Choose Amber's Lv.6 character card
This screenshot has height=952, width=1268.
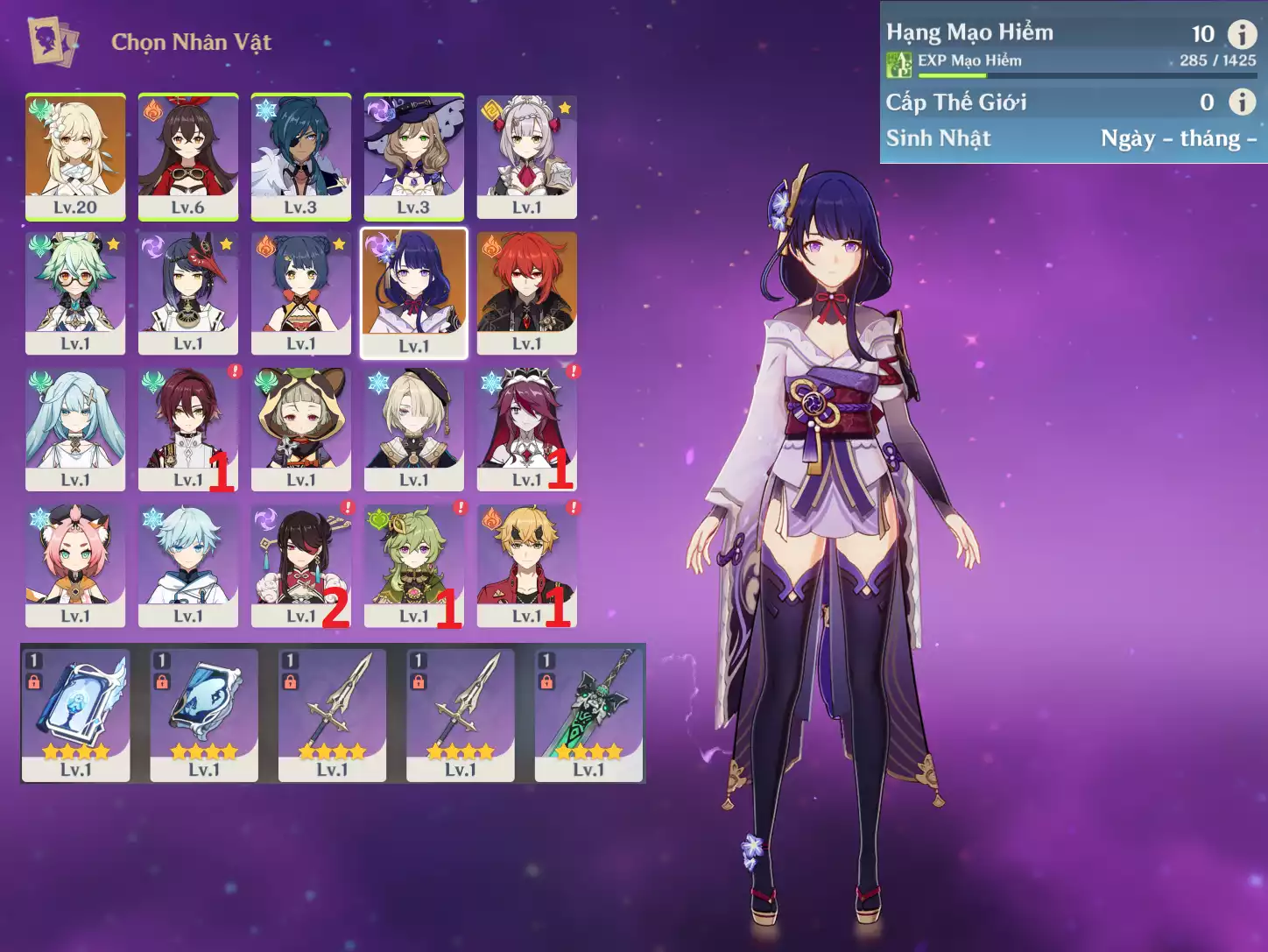[188, 156]
